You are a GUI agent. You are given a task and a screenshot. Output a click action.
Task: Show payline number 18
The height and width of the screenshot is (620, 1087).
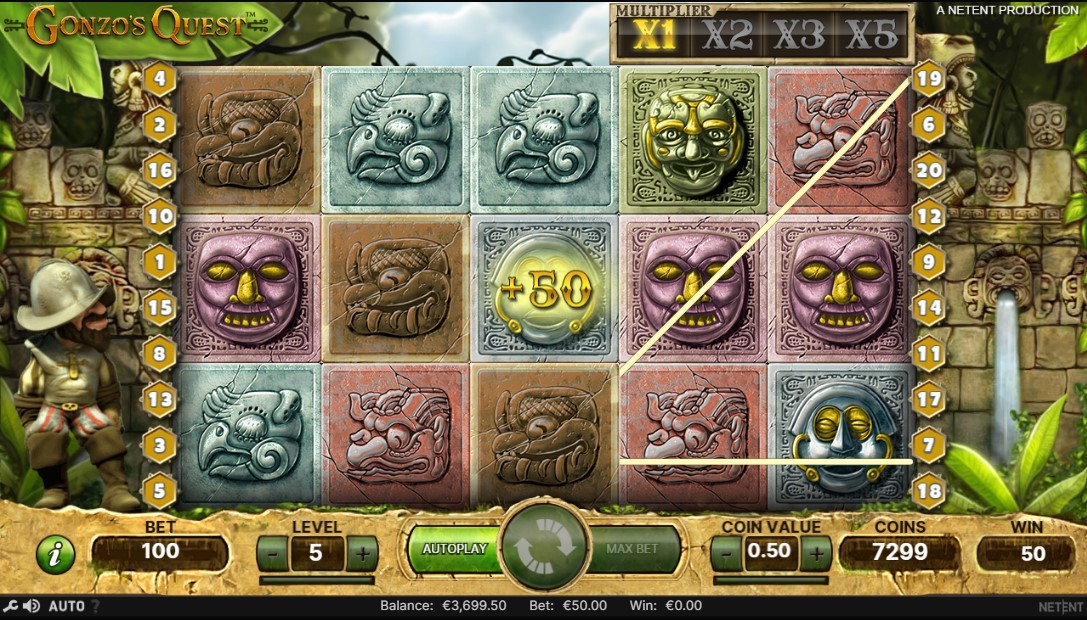929,491
